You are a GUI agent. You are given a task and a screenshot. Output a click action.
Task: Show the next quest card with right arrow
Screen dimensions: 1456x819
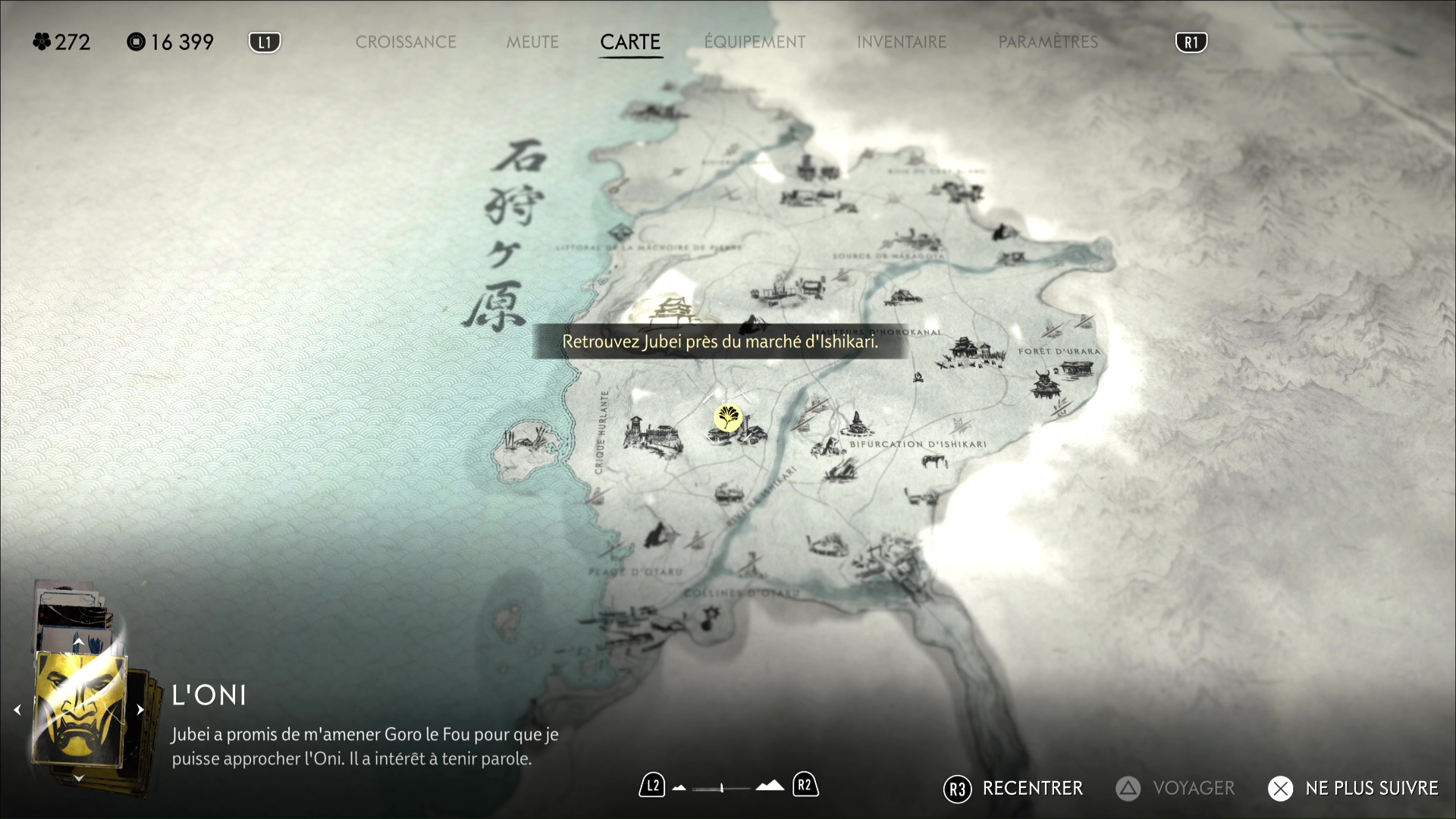point(140,710)
